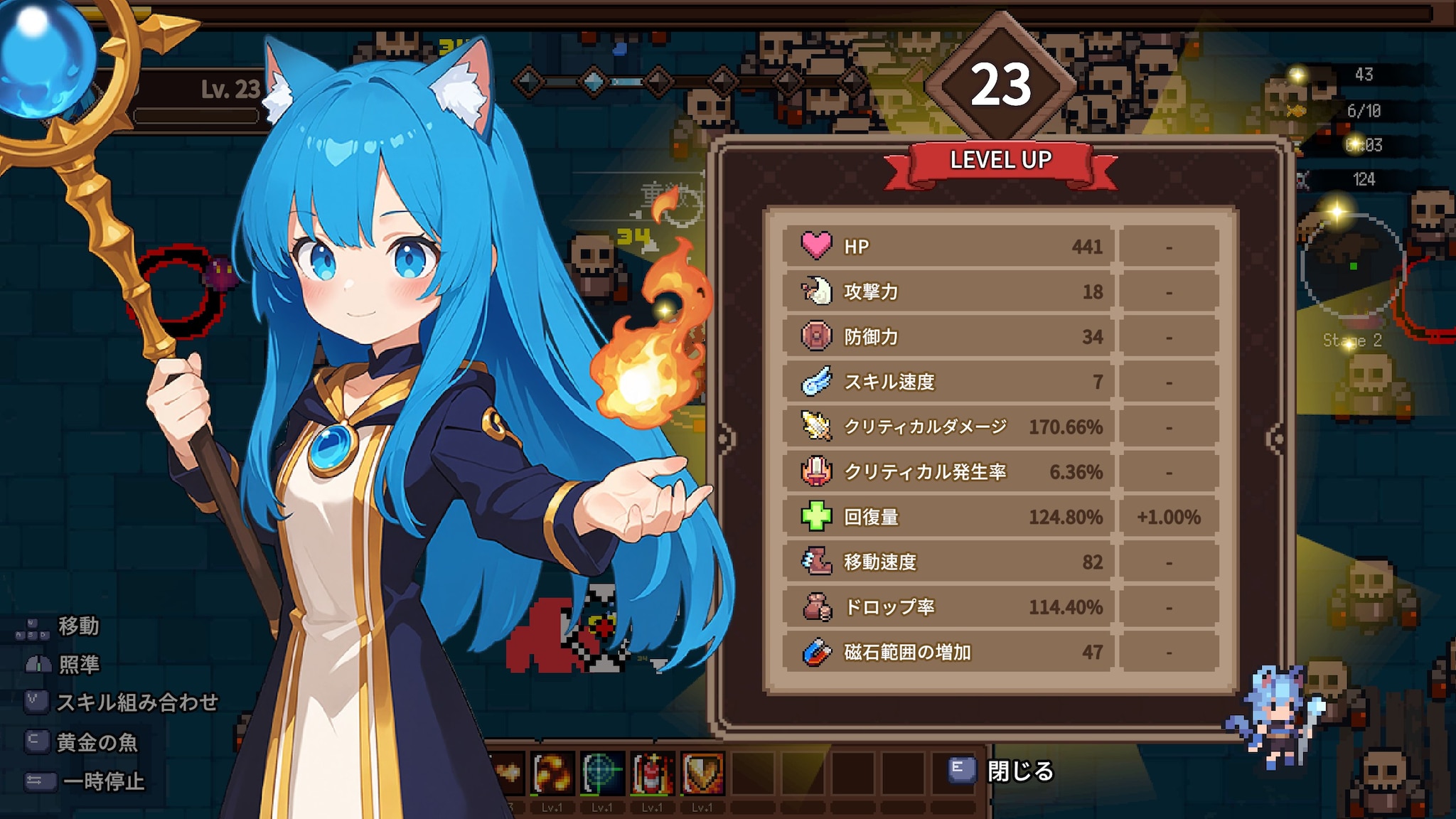Click the green targeting reticle skill slot
The image size is (1456, 819).
601,770
